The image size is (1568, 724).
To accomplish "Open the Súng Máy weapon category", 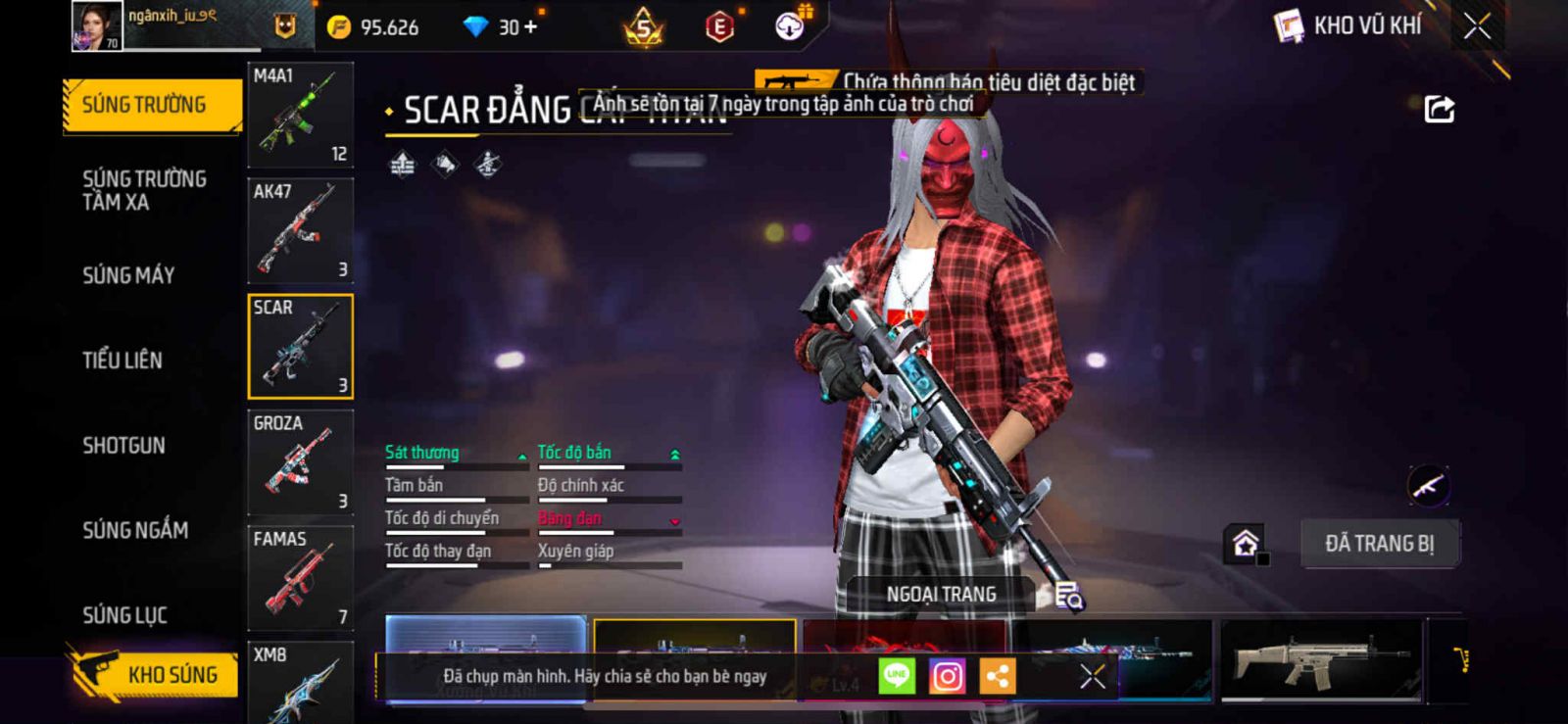I will pos(128,275).
